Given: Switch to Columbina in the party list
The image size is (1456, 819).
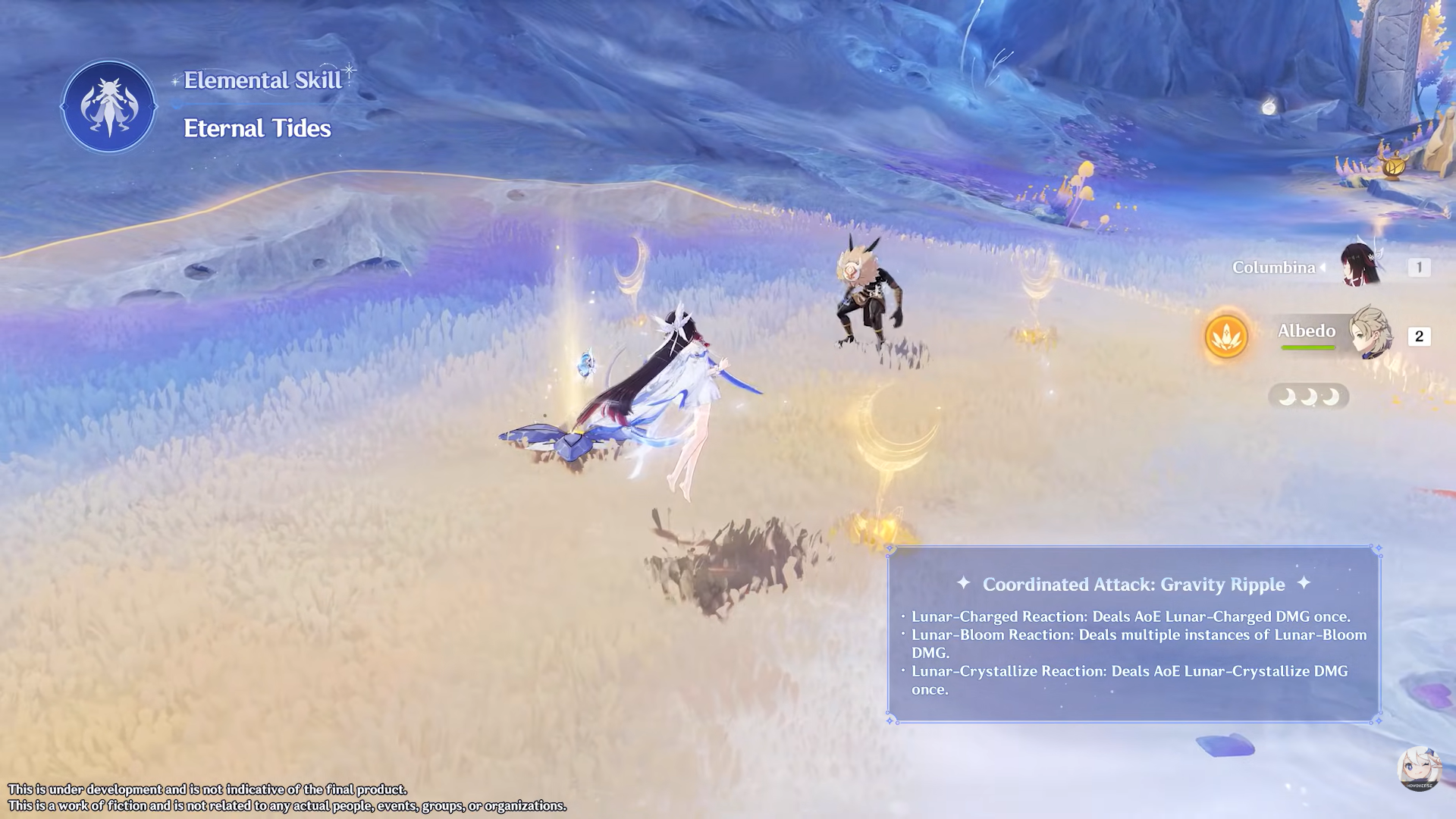Looking at the screenshot, I should pyautogui.click(x=1359, y=267).
